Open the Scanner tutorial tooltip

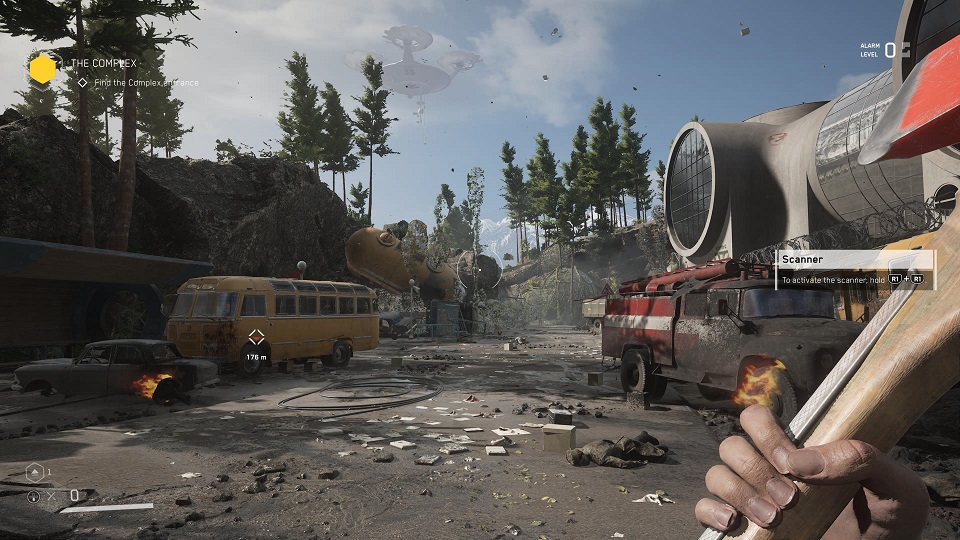click(855, 270)
